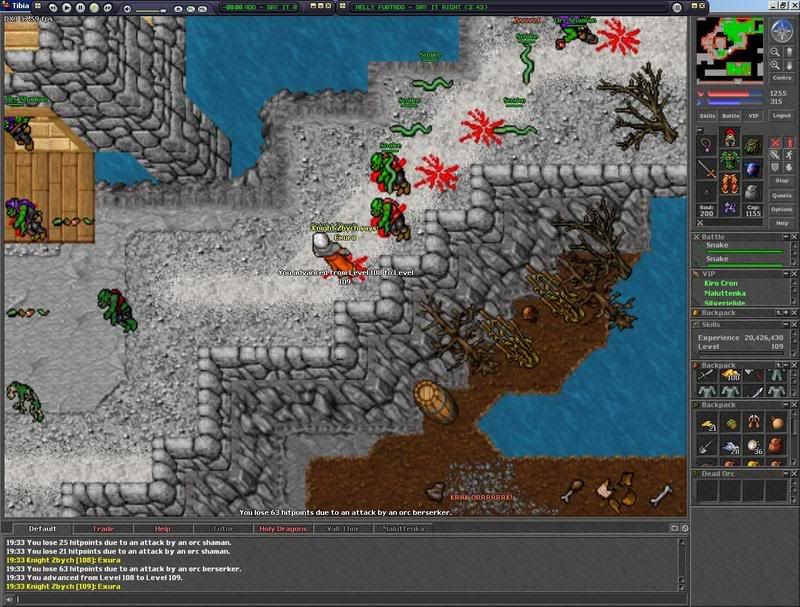Open the Skills panel button
This screenshot has height=607, width=800.
(708, 116)
